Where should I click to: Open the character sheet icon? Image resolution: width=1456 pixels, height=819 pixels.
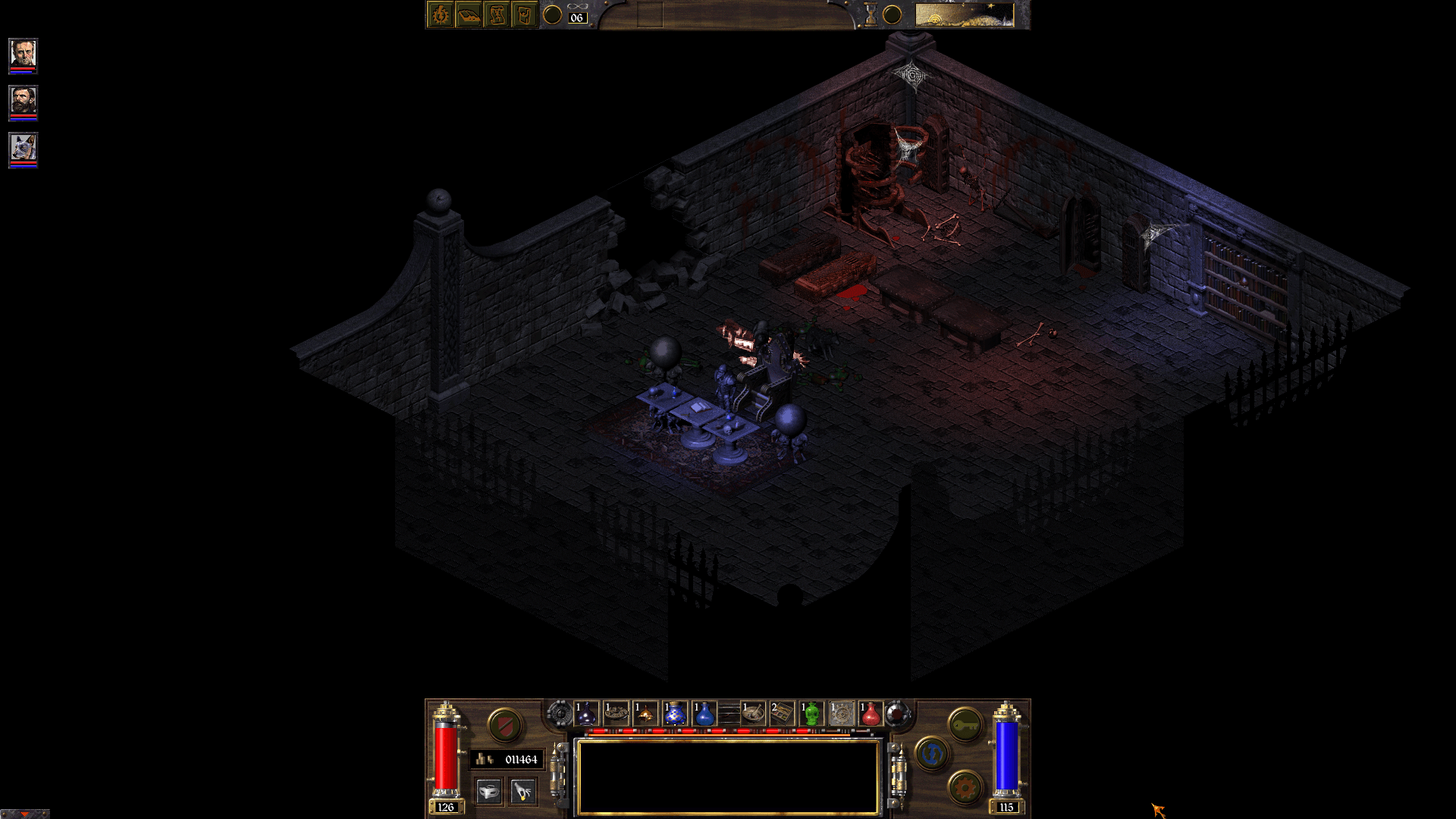439,14
